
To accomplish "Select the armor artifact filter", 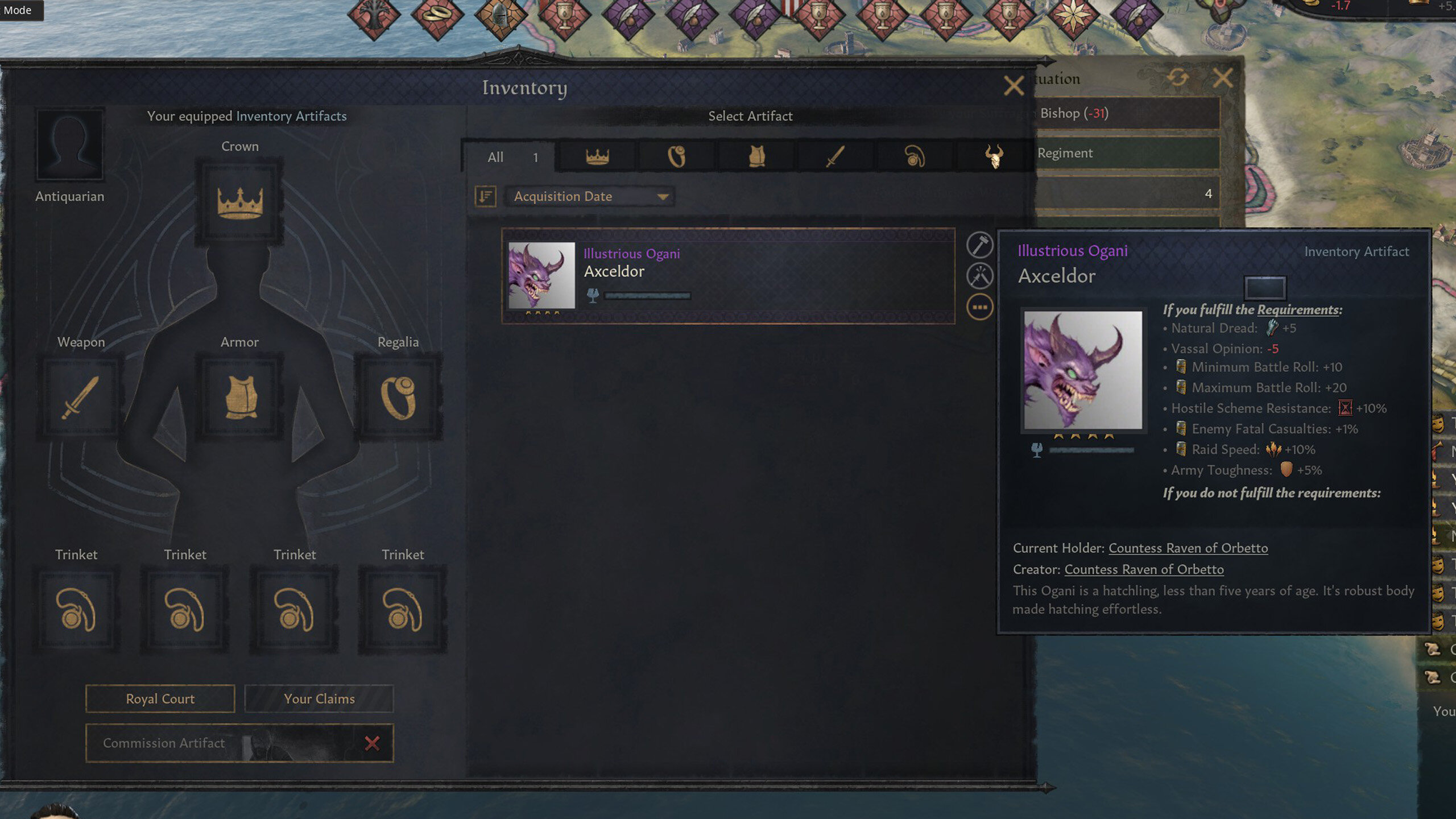I will point(756,158).
